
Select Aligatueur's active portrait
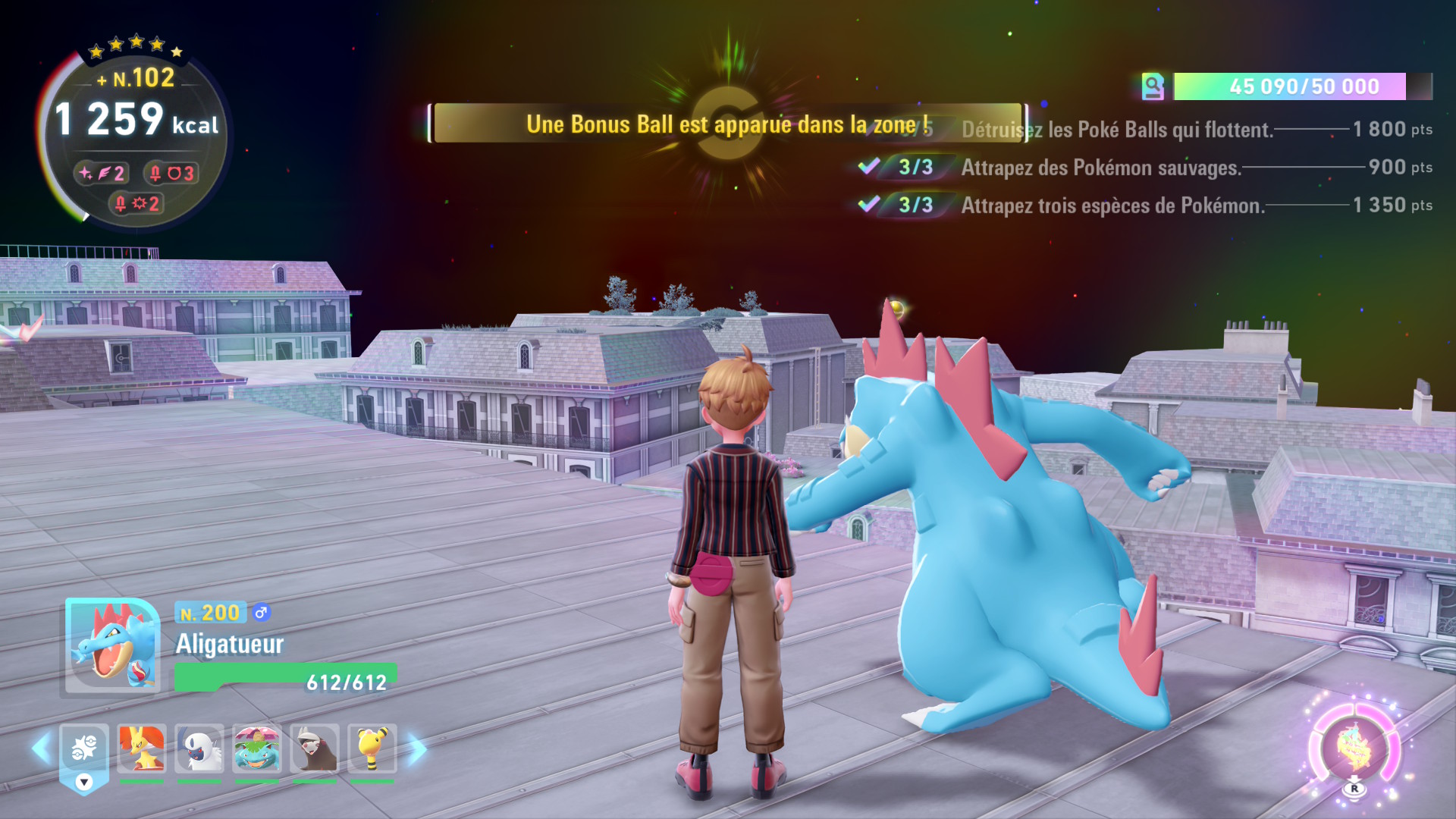pos(112,646)
